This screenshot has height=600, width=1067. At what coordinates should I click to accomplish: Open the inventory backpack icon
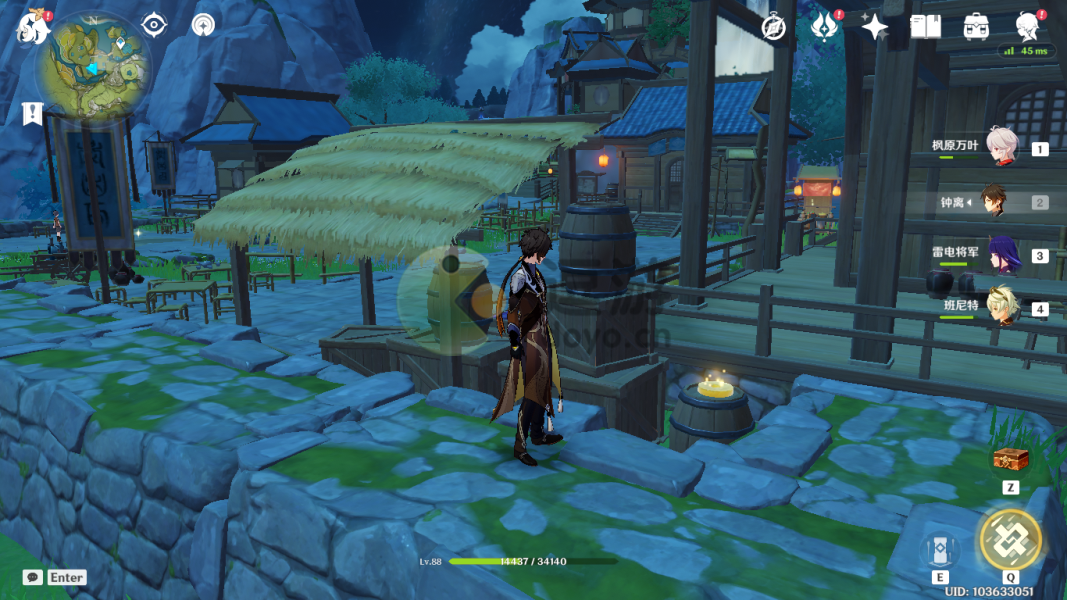click(x=977, y=27)
